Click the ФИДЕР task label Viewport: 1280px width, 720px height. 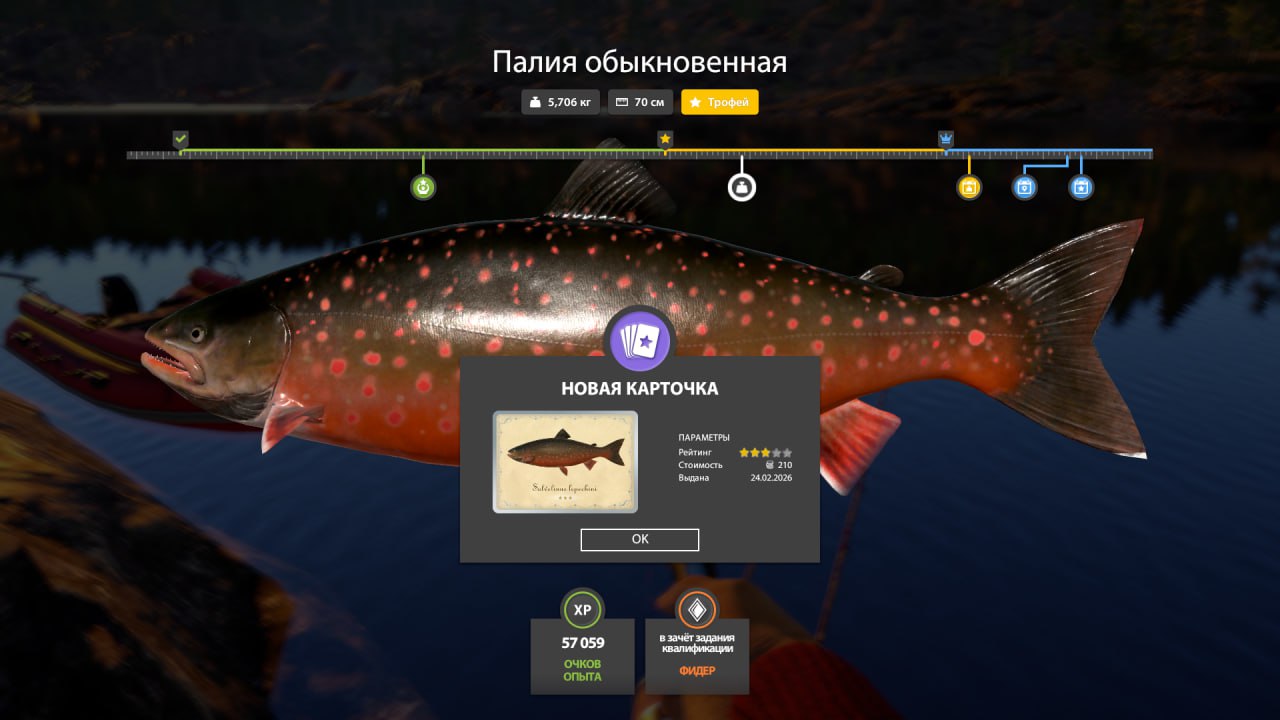tap(696, 672)
